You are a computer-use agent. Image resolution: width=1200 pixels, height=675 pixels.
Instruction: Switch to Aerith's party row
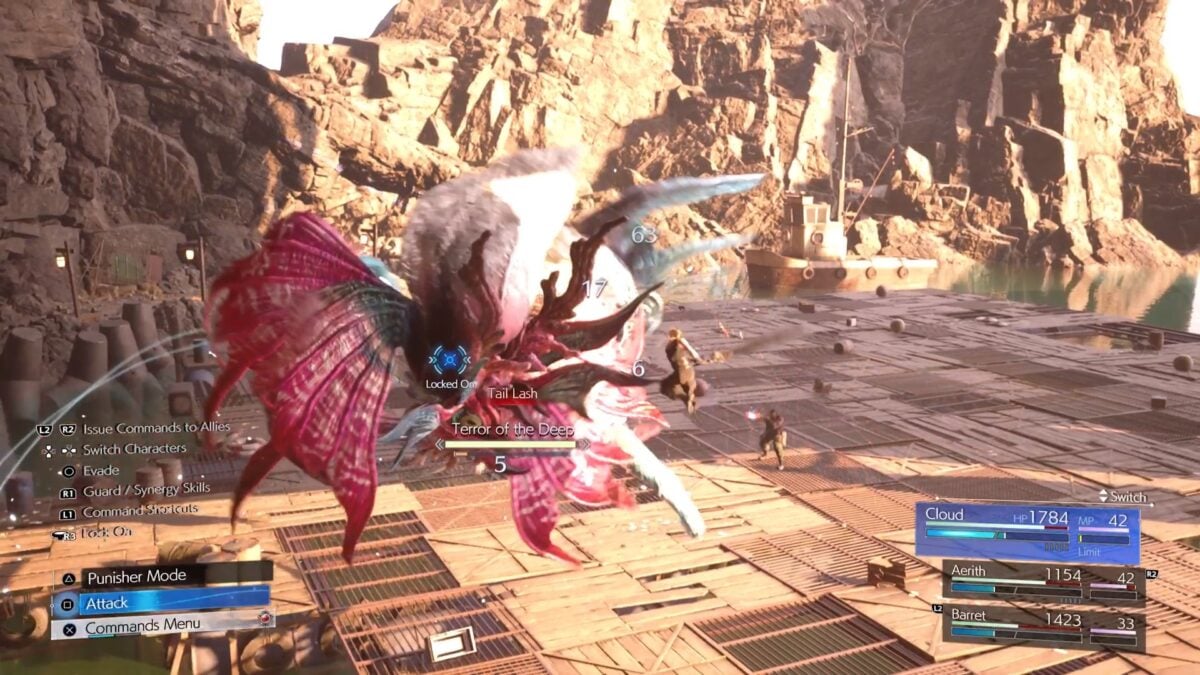pos(1043,581)
